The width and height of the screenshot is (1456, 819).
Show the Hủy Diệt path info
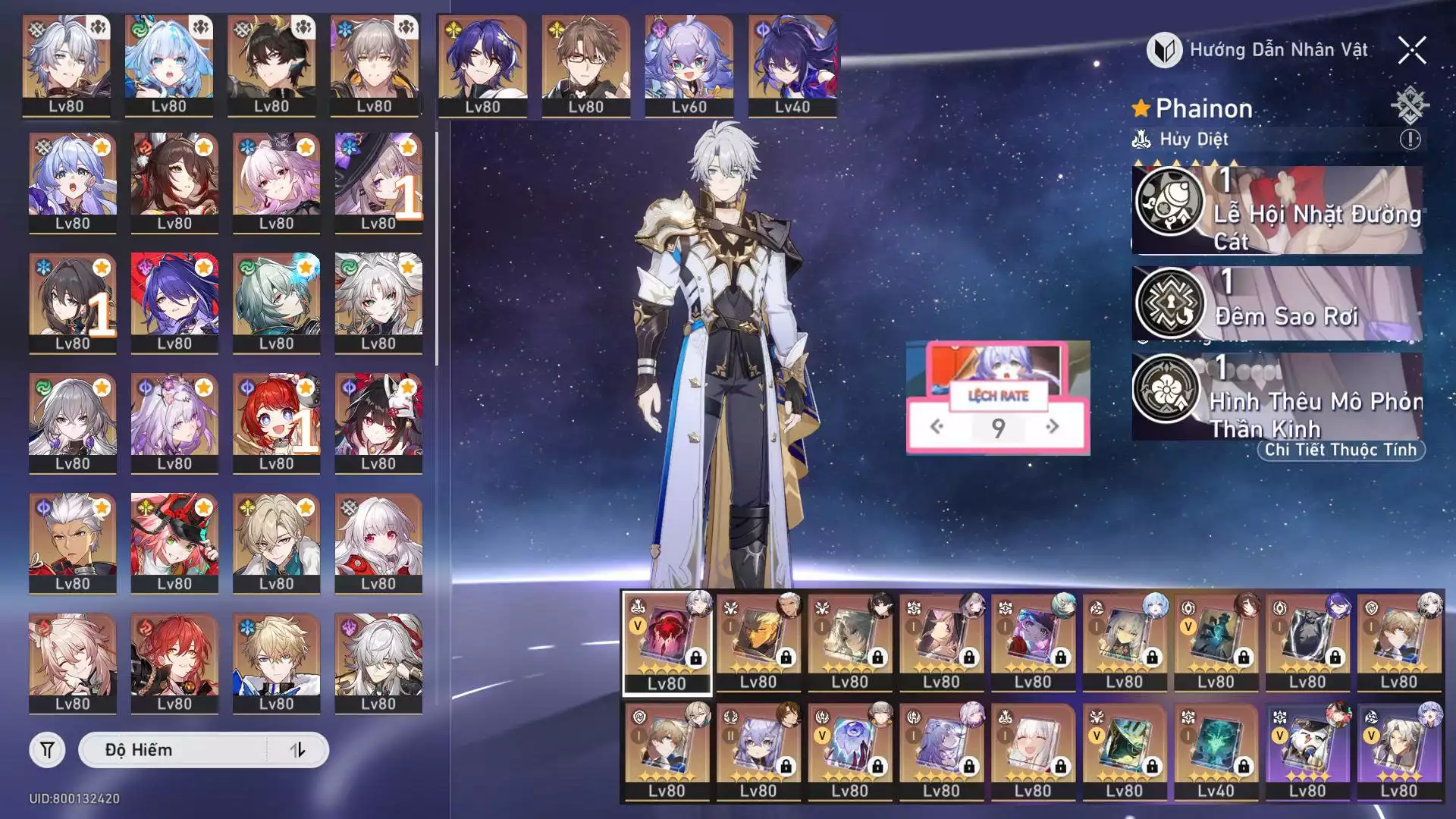[x=1410, y=140]
